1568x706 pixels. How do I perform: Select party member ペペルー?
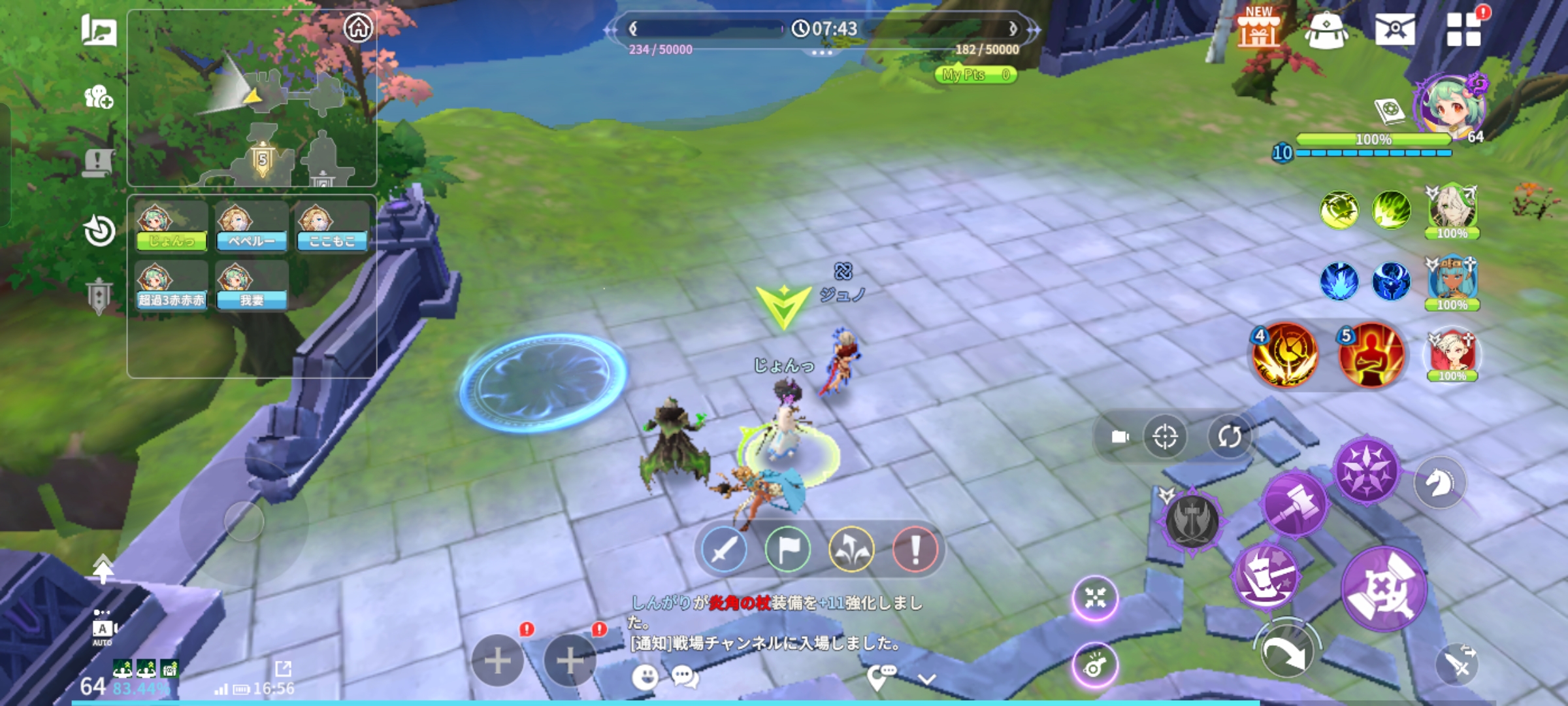252,227
